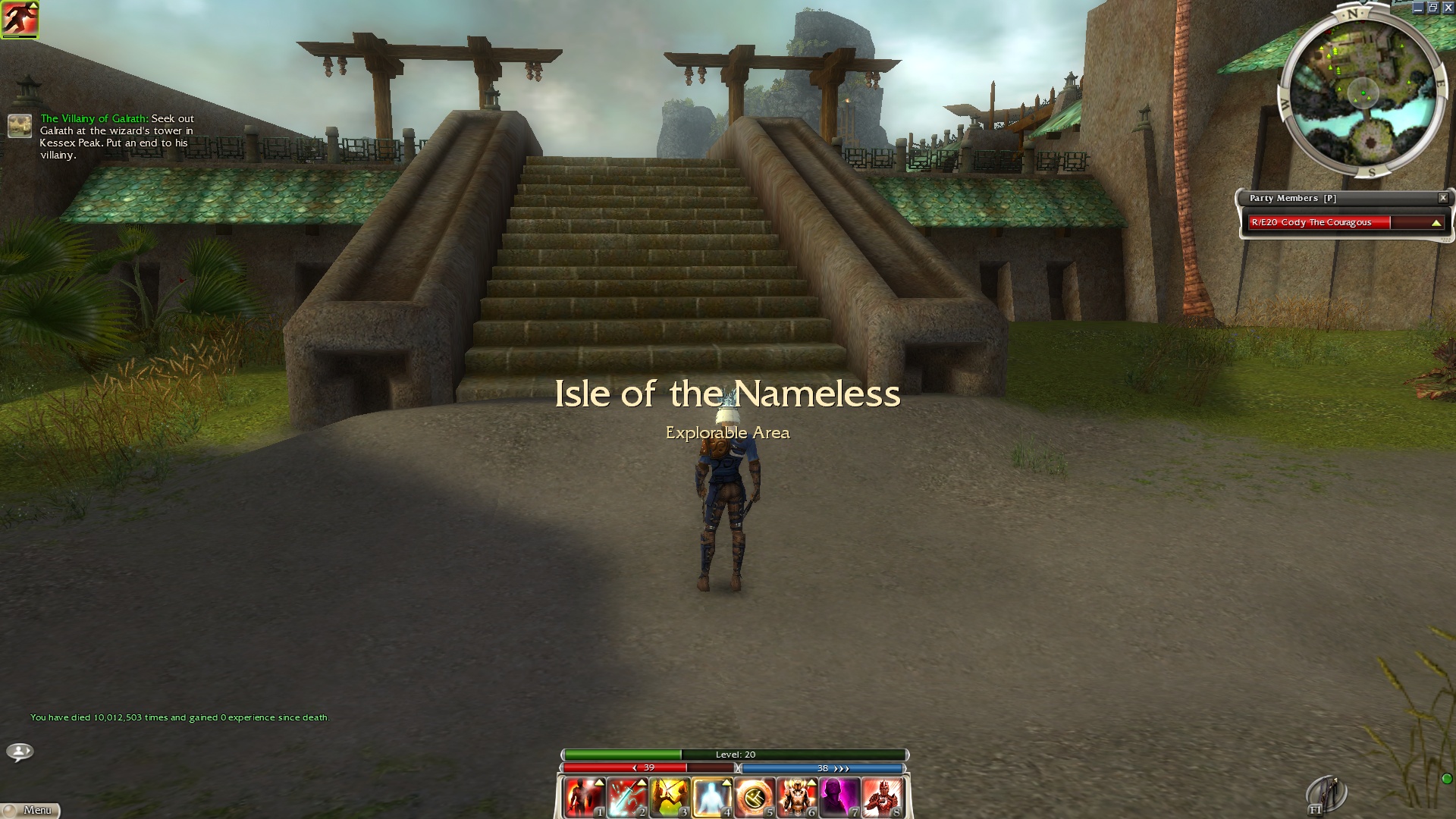Click the bow weapon set icon
1456x819 pixels.
tap(1327, 795)
